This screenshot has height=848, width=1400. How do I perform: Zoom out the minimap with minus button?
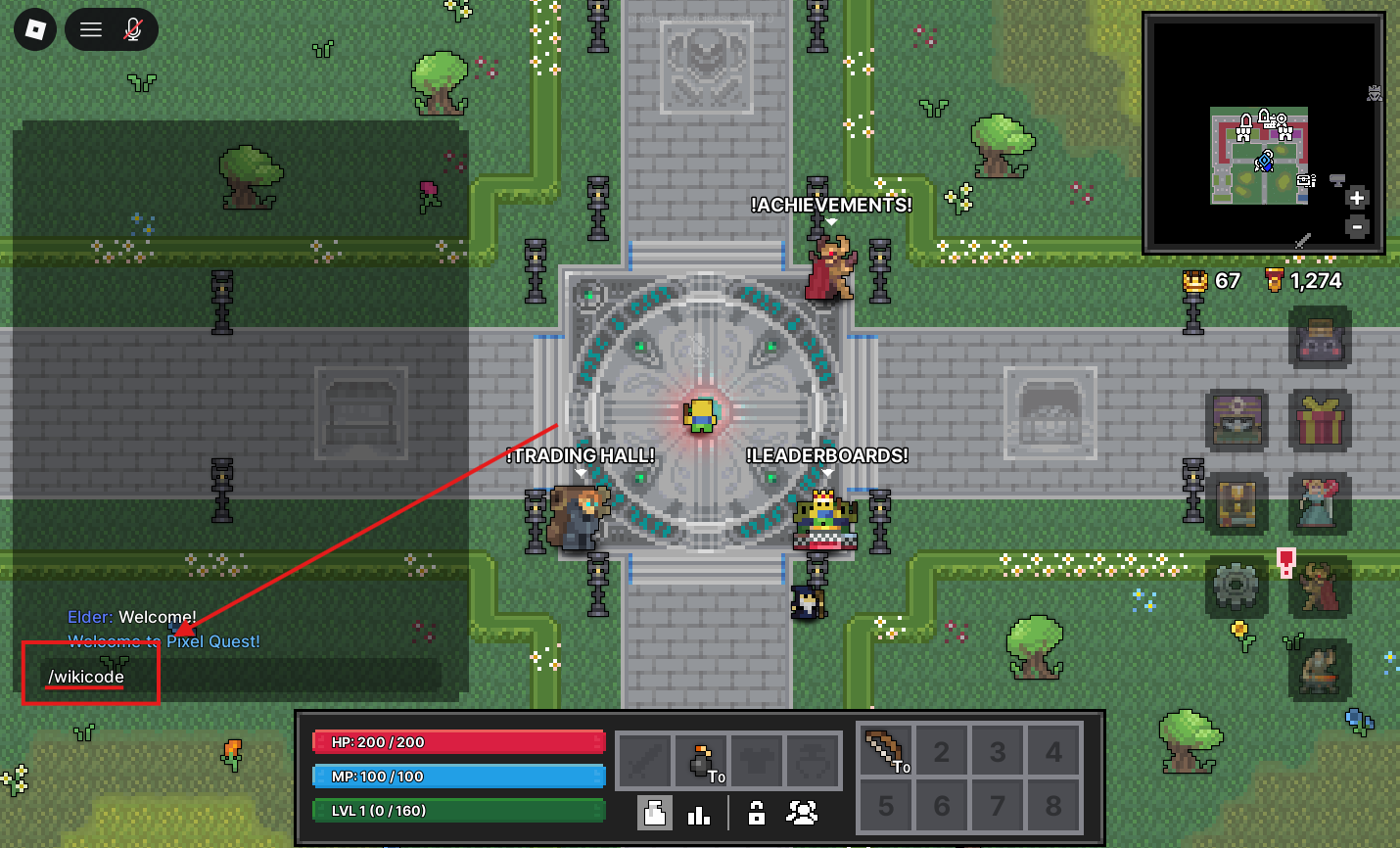point(1357,227)
